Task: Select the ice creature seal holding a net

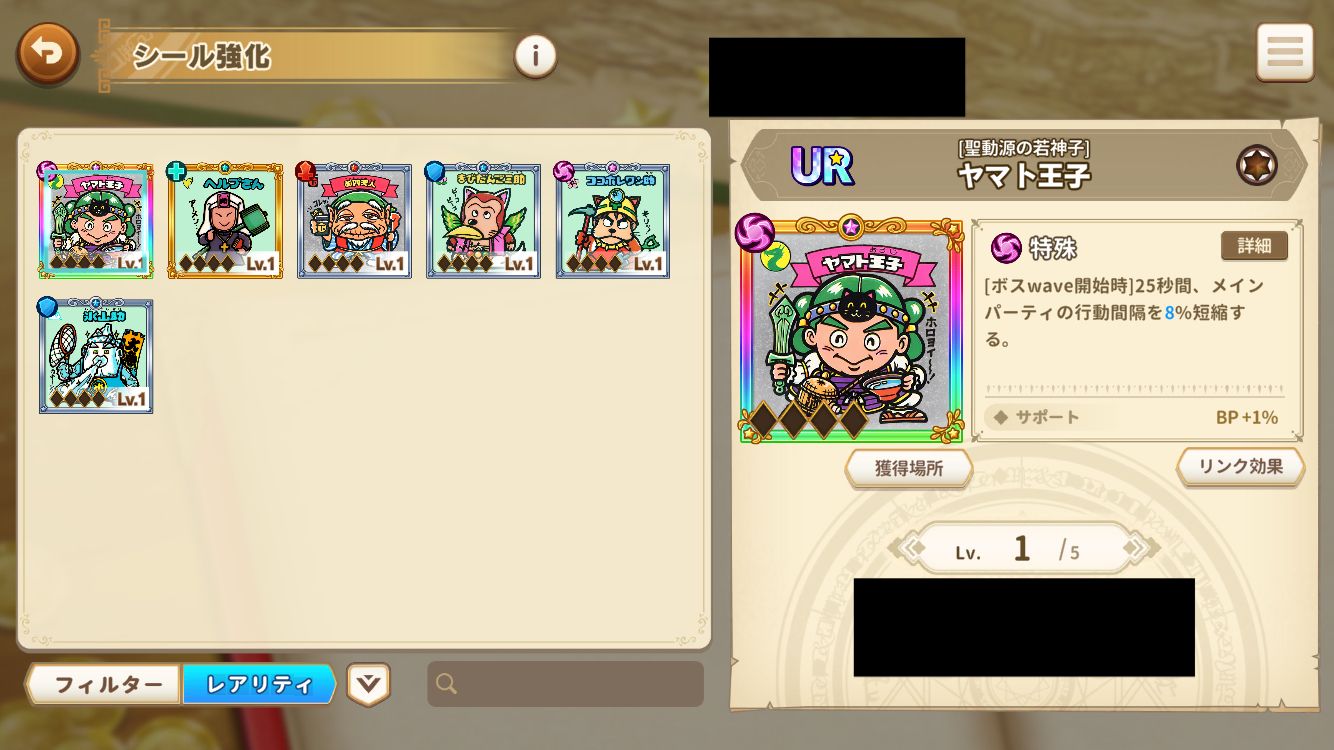Action: (x=96, y=355)
